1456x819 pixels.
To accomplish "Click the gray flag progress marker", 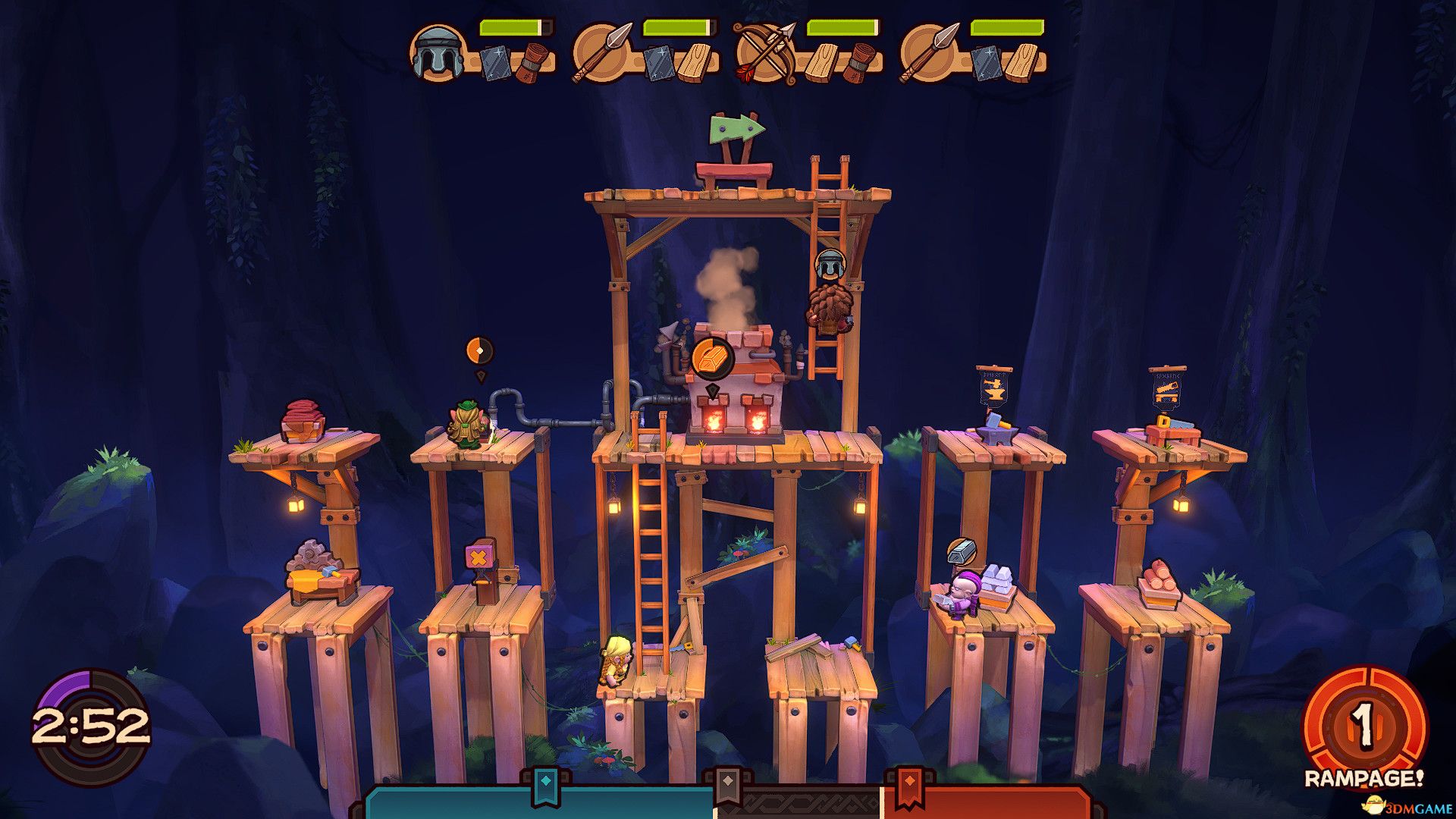I will pos(728,786).
